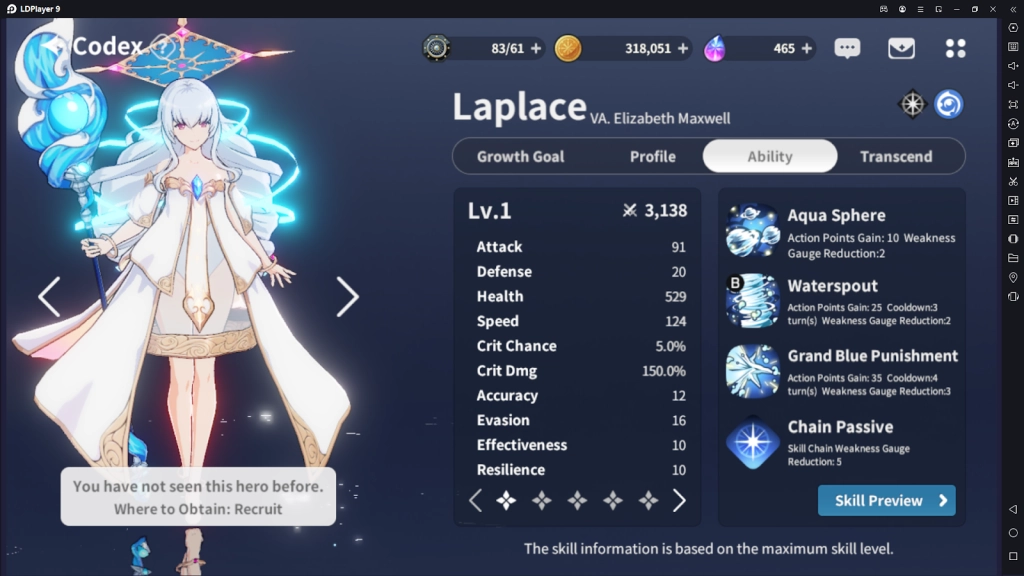Select the Chain Passive skill icon
The image size is (1024, 576).
point(752,442)
